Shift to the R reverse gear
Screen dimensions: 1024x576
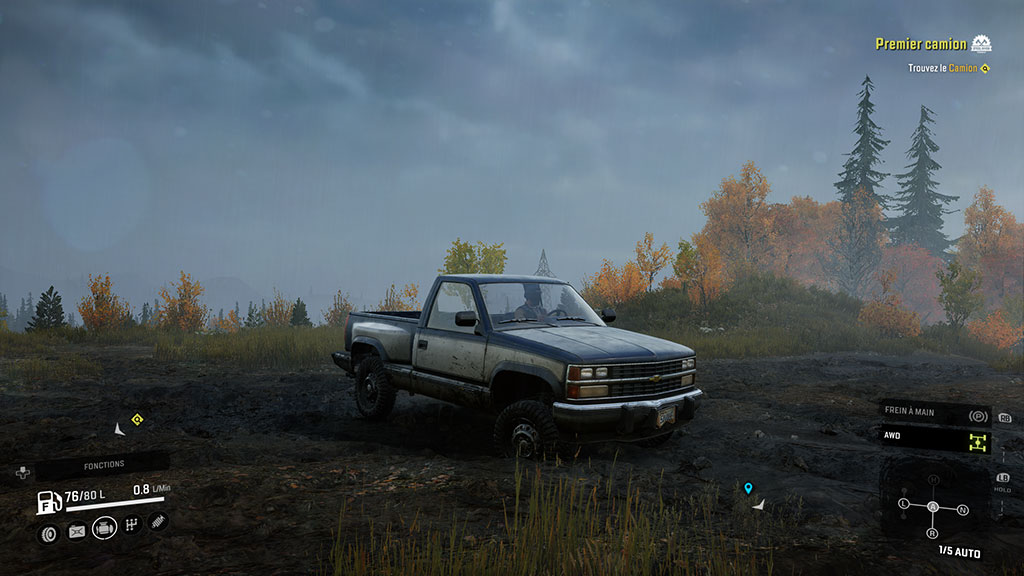pyautogui.click(x=933, y=533)
